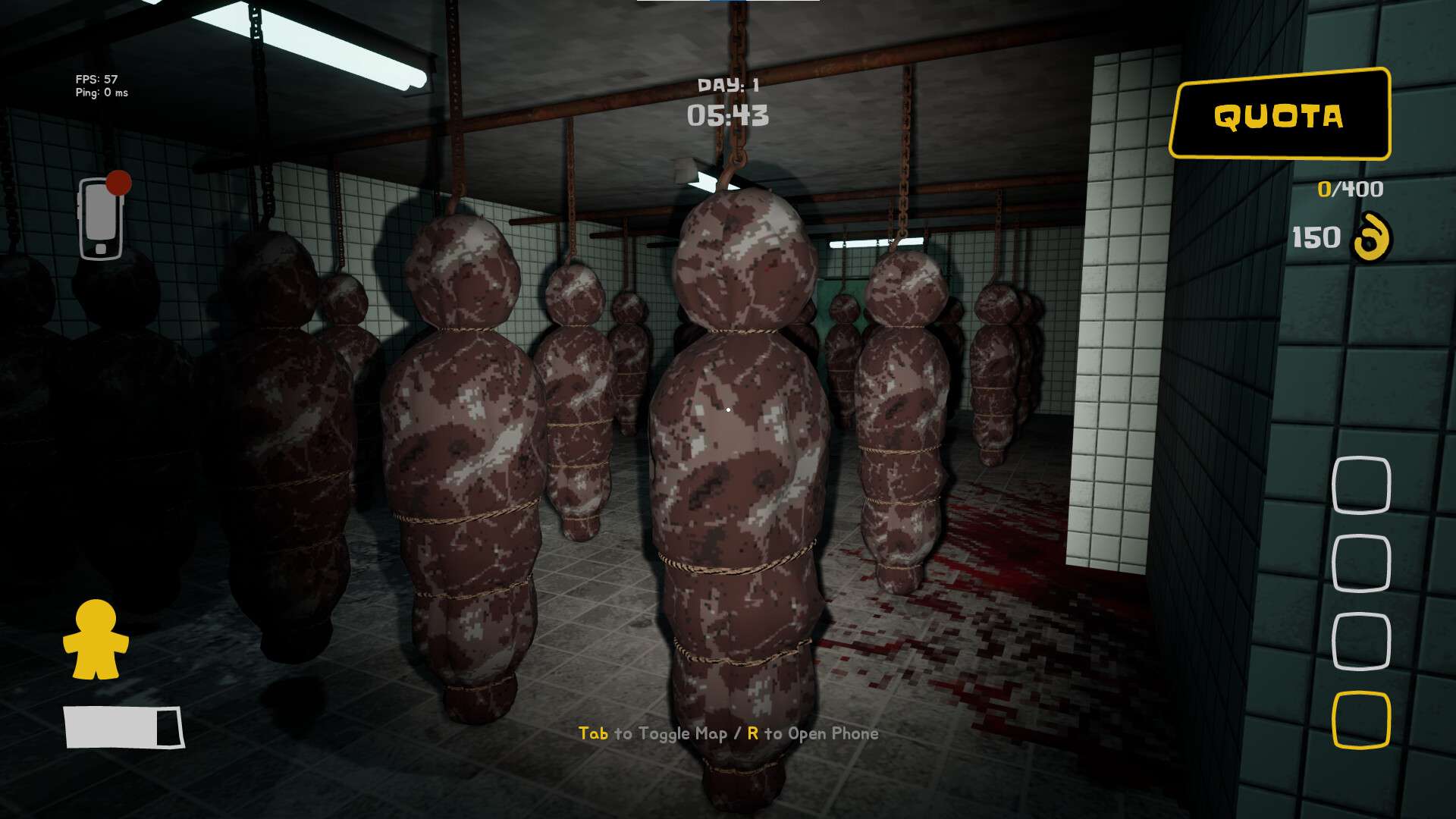This screenshot has width=1456, height=819.
Task: Click the yellow spiral currency icon
Action: [1371, 237]
